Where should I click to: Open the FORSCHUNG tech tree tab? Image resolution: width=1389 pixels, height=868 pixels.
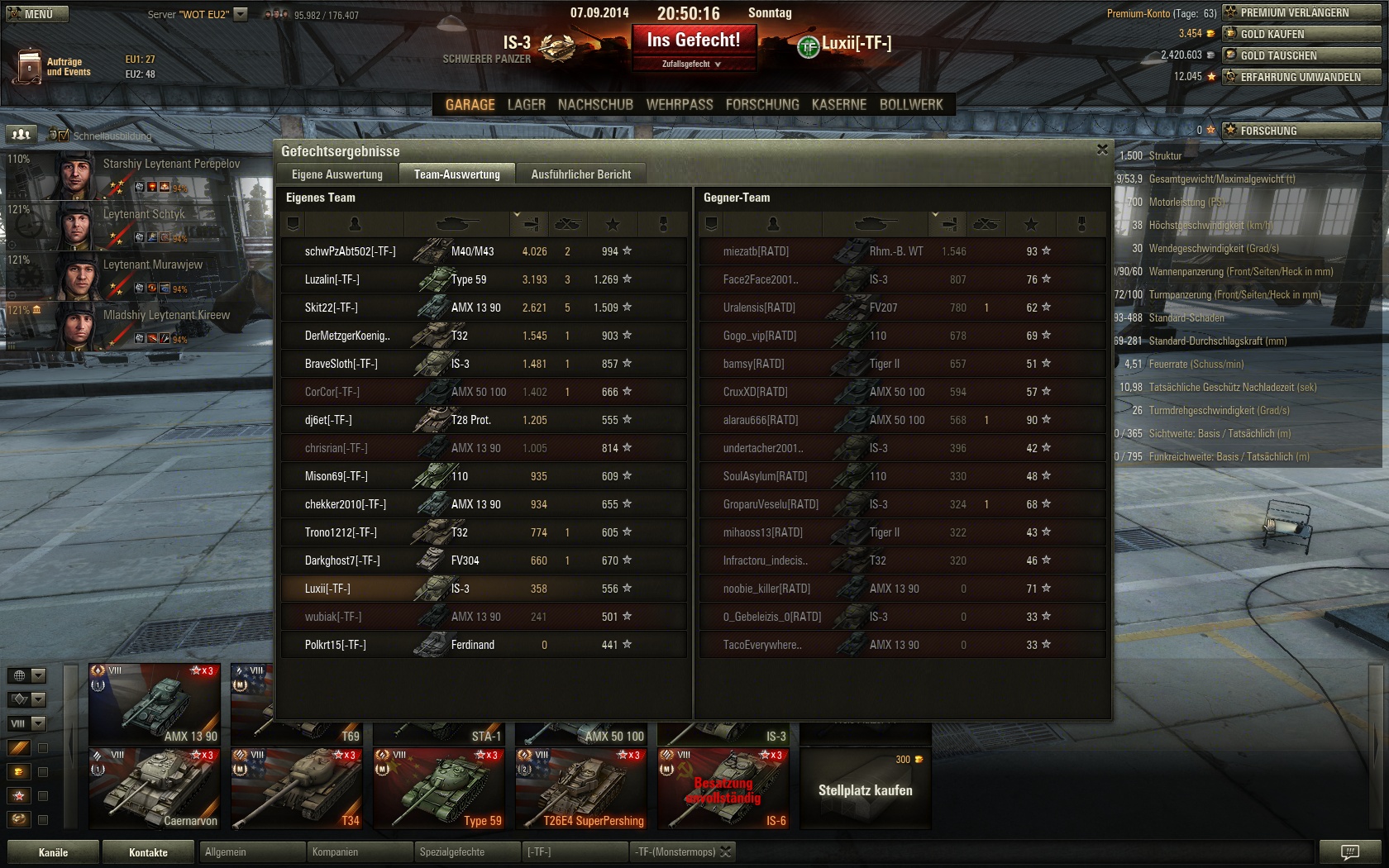762,105
